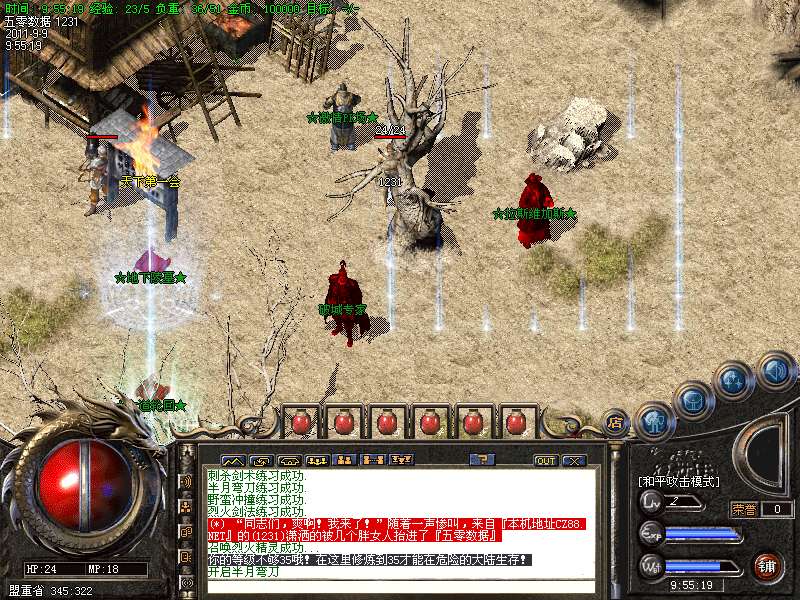Open the question mark help button
Viewport: 800px width, 600px height.
[x=482, y=461]
